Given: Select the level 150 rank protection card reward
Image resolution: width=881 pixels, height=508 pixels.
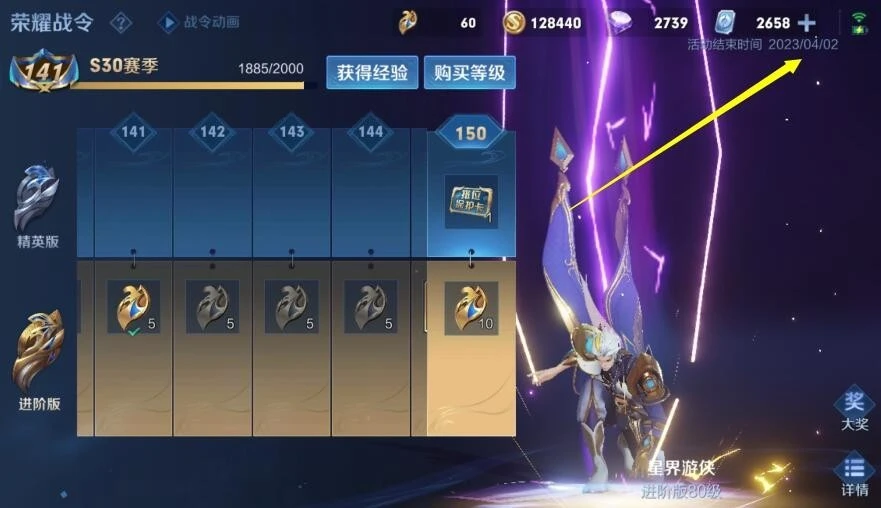Looking at the screenshot, I should [471, 202].
